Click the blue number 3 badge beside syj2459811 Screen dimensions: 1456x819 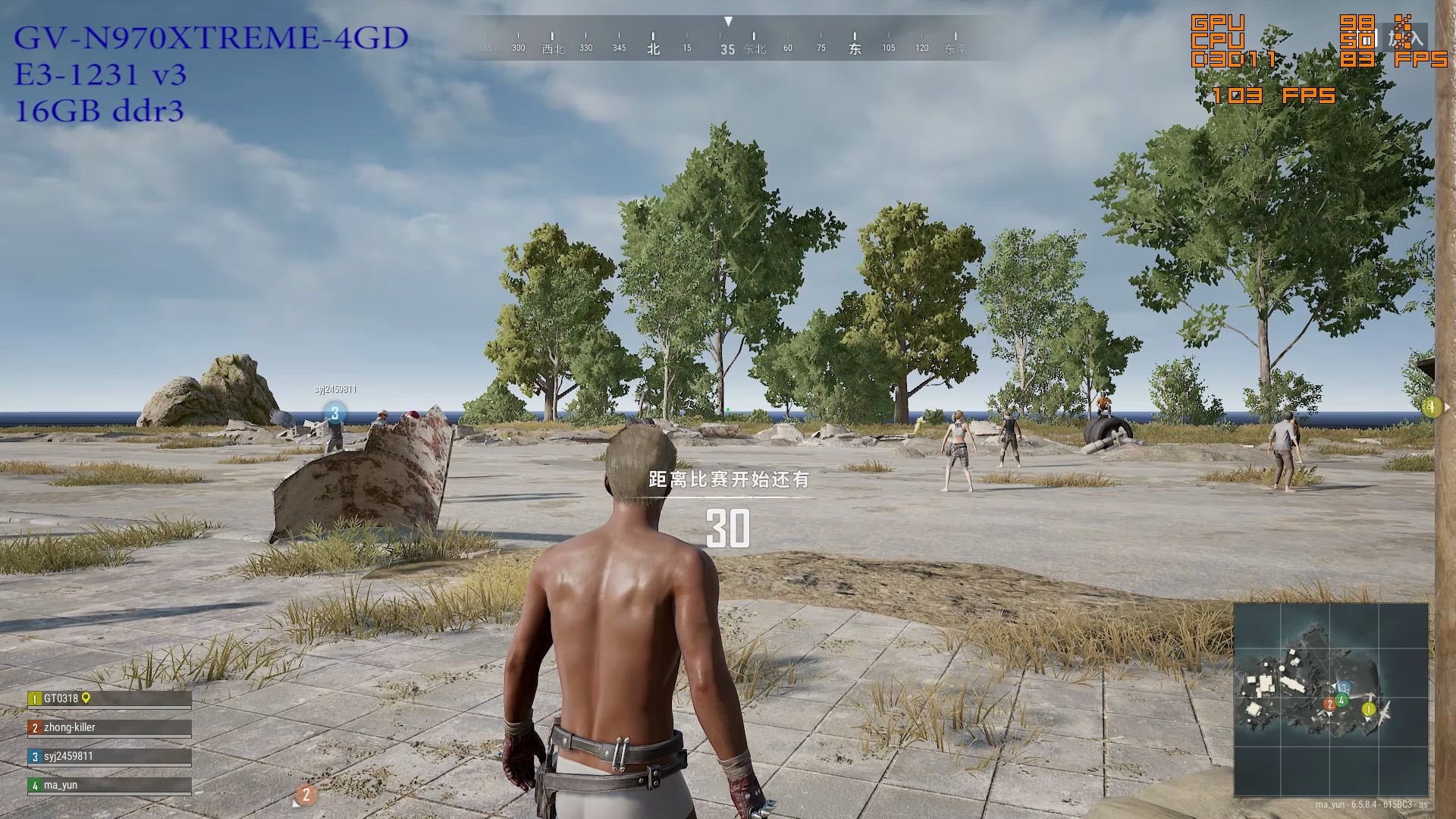[36, 756]
